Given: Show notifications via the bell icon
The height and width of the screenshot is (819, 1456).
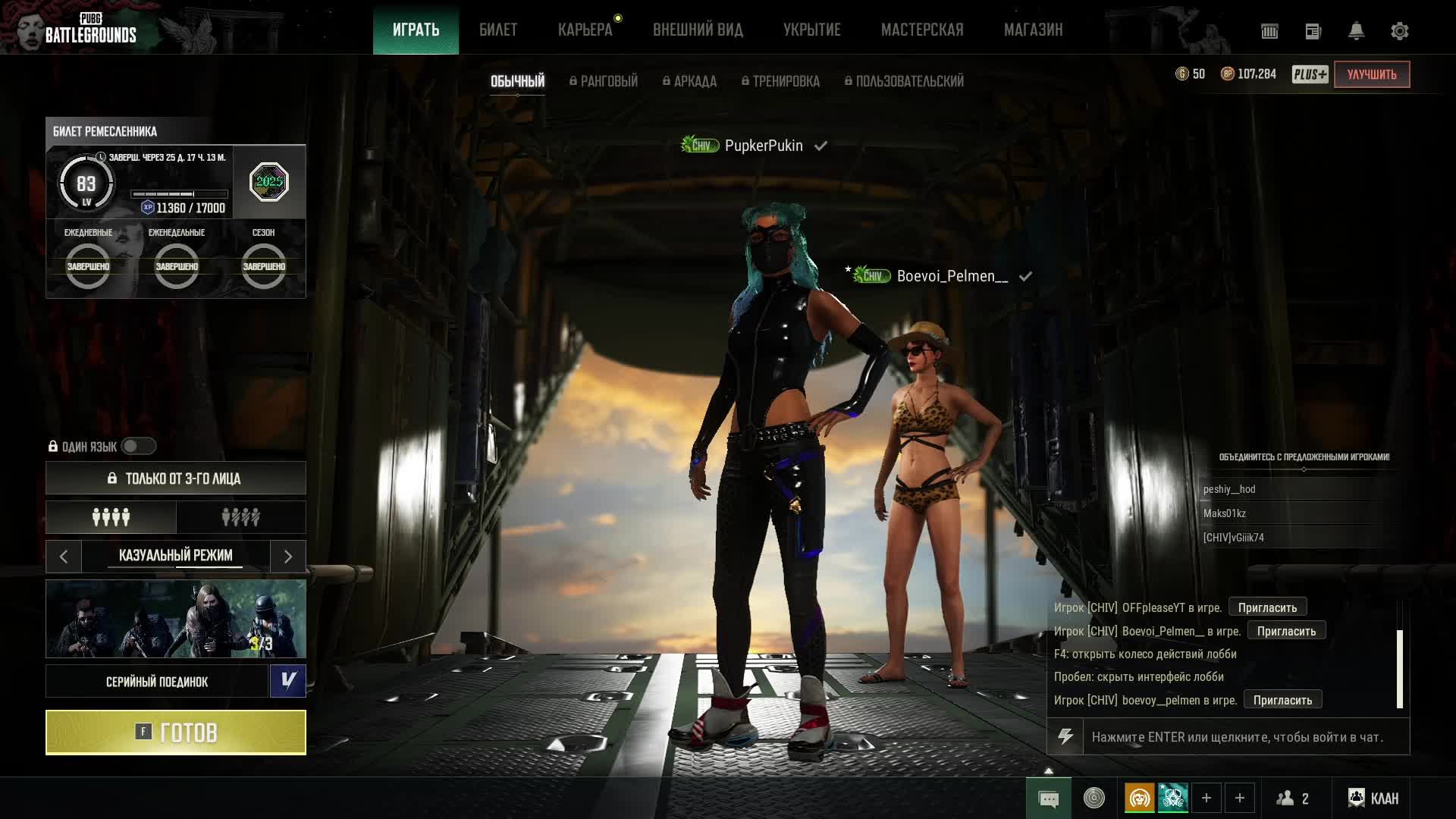Looking at the screenshot, I should pyautogui.click(x=1356, y=31).
